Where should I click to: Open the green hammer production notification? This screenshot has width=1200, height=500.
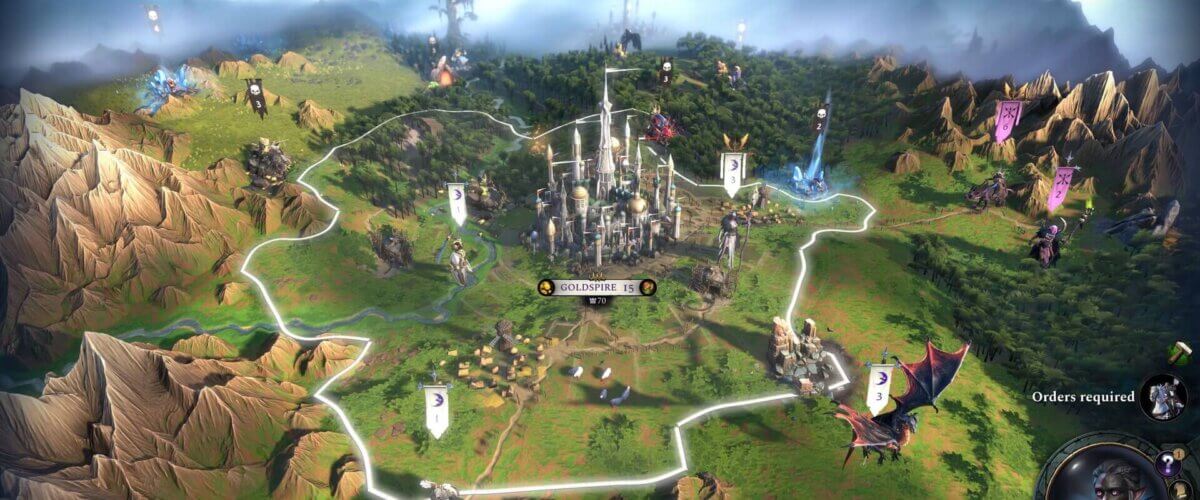tap(1179, 353)
